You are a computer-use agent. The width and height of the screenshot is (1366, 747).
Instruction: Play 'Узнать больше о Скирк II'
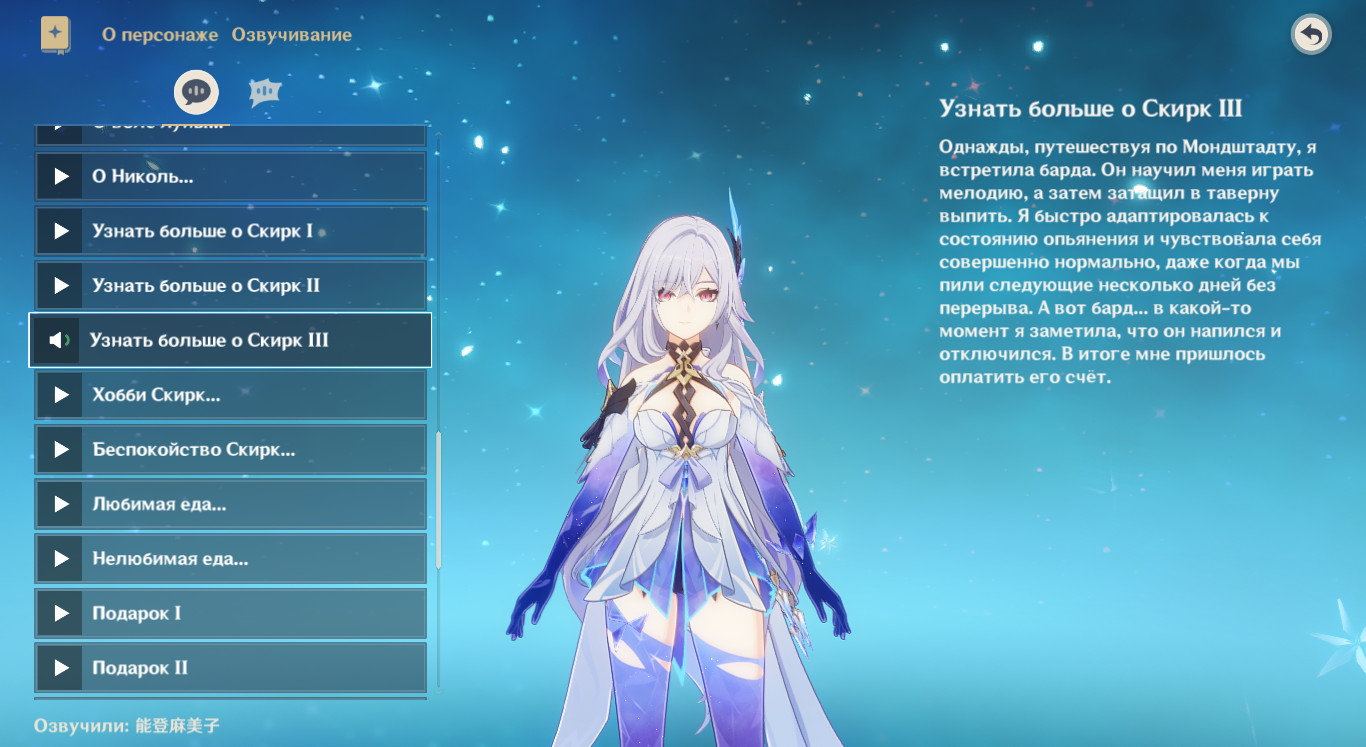click(x=230, y=286)
